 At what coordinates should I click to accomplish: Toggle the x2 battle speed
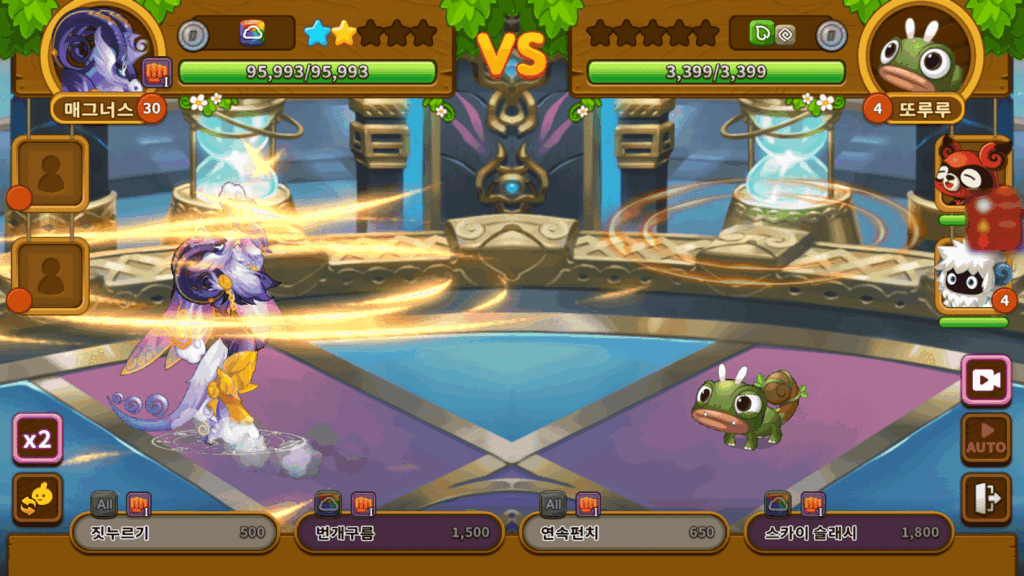click(x=38, y=440)
